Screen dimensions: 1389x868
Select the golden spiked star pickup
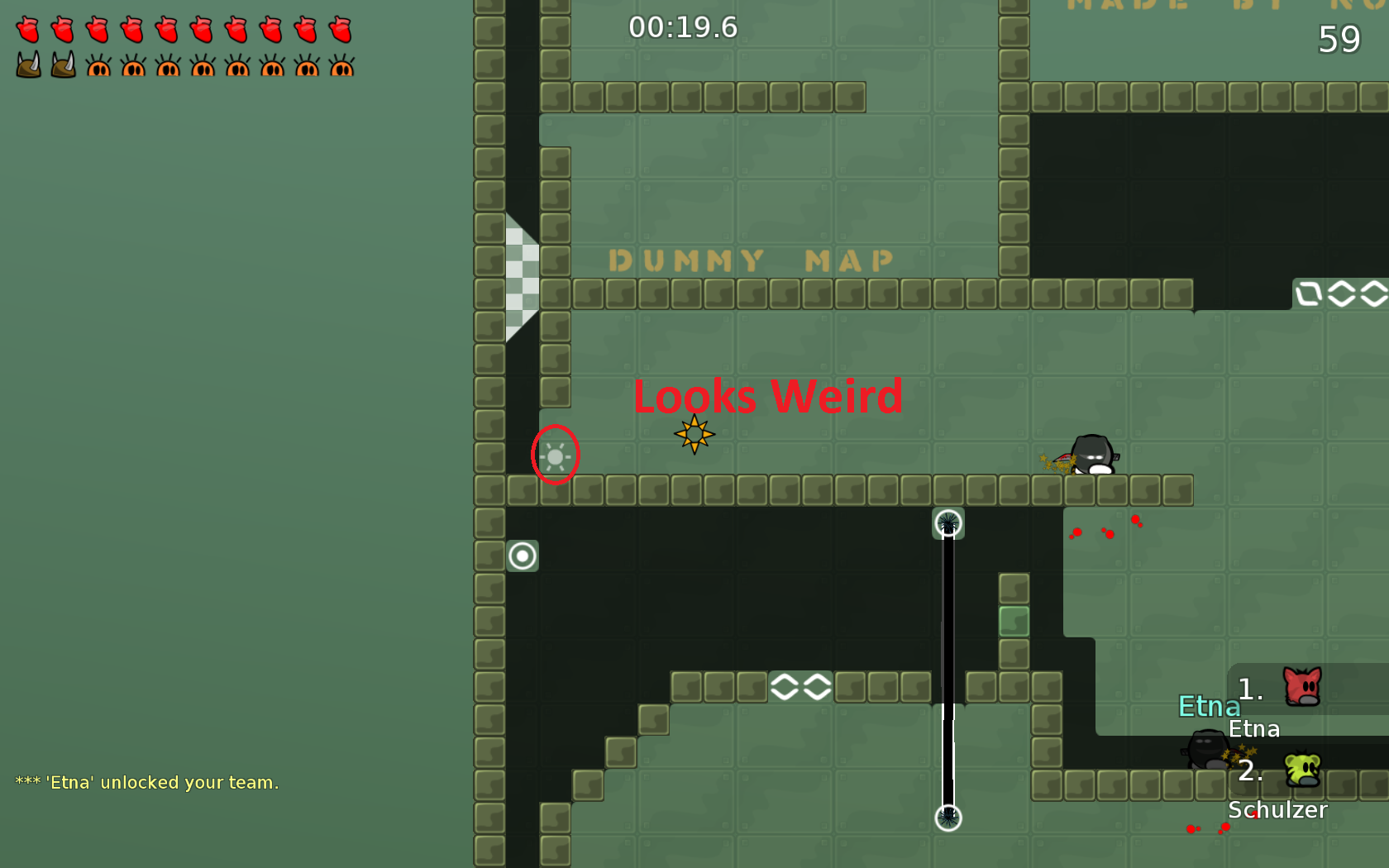(694, 432)
